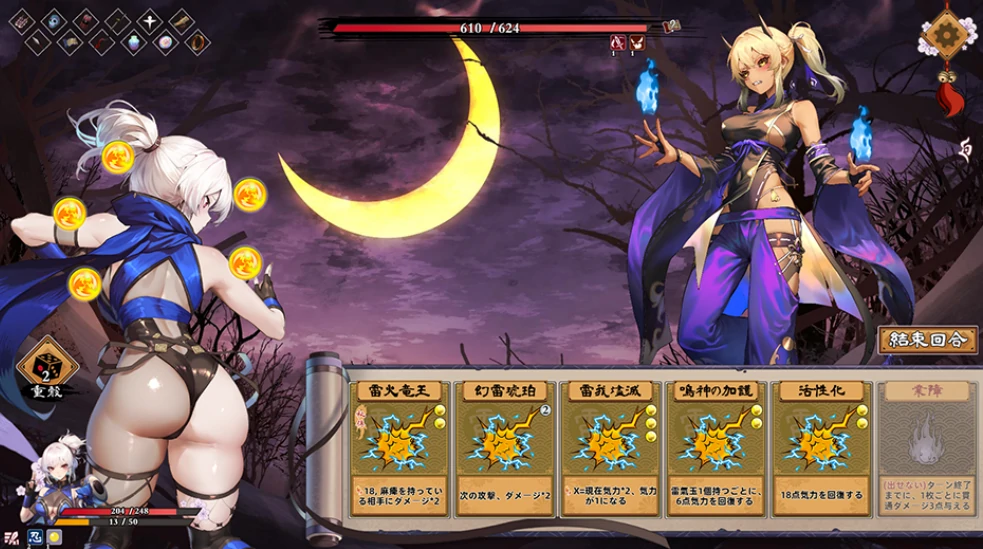Open the card deck list icon
This screenshot has height=549, width=983.
(x=9, y=537)
